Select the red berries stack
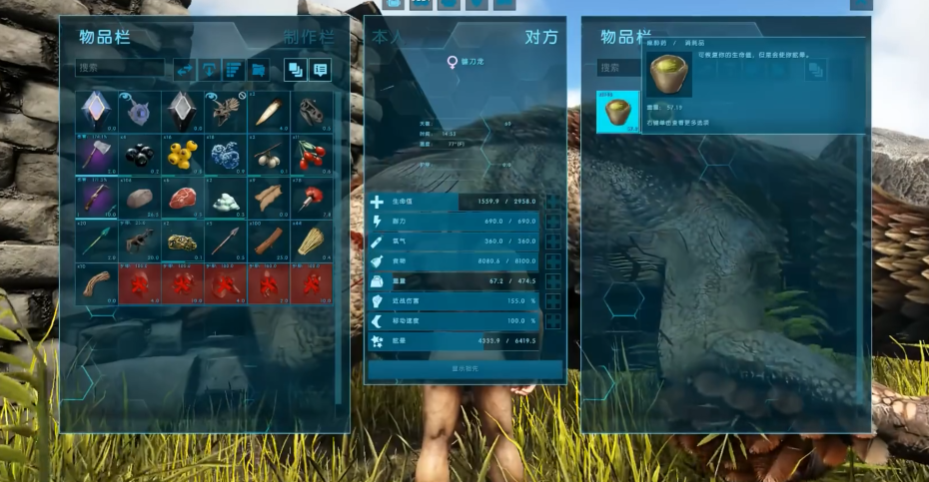929x482 pixels. click(310, 154)
